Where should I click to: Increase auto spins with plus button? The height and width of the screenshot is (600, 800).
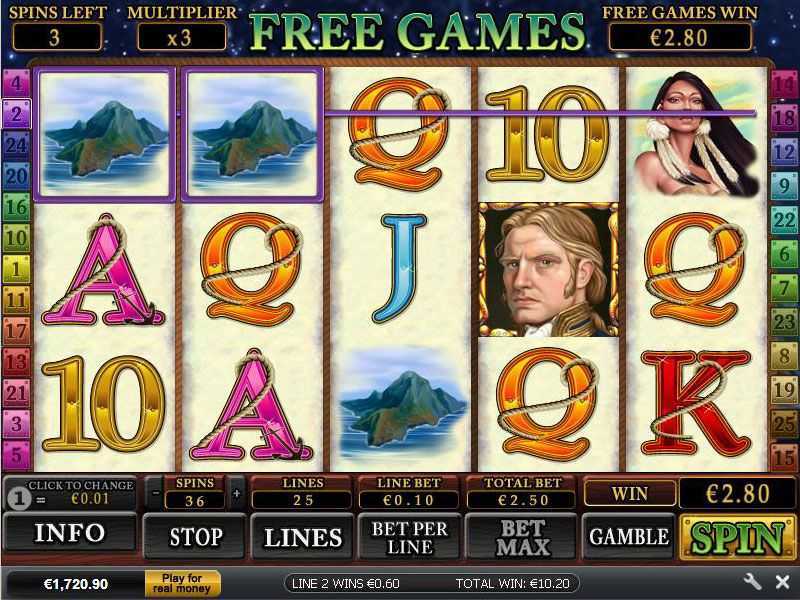(x=237, y=493)
